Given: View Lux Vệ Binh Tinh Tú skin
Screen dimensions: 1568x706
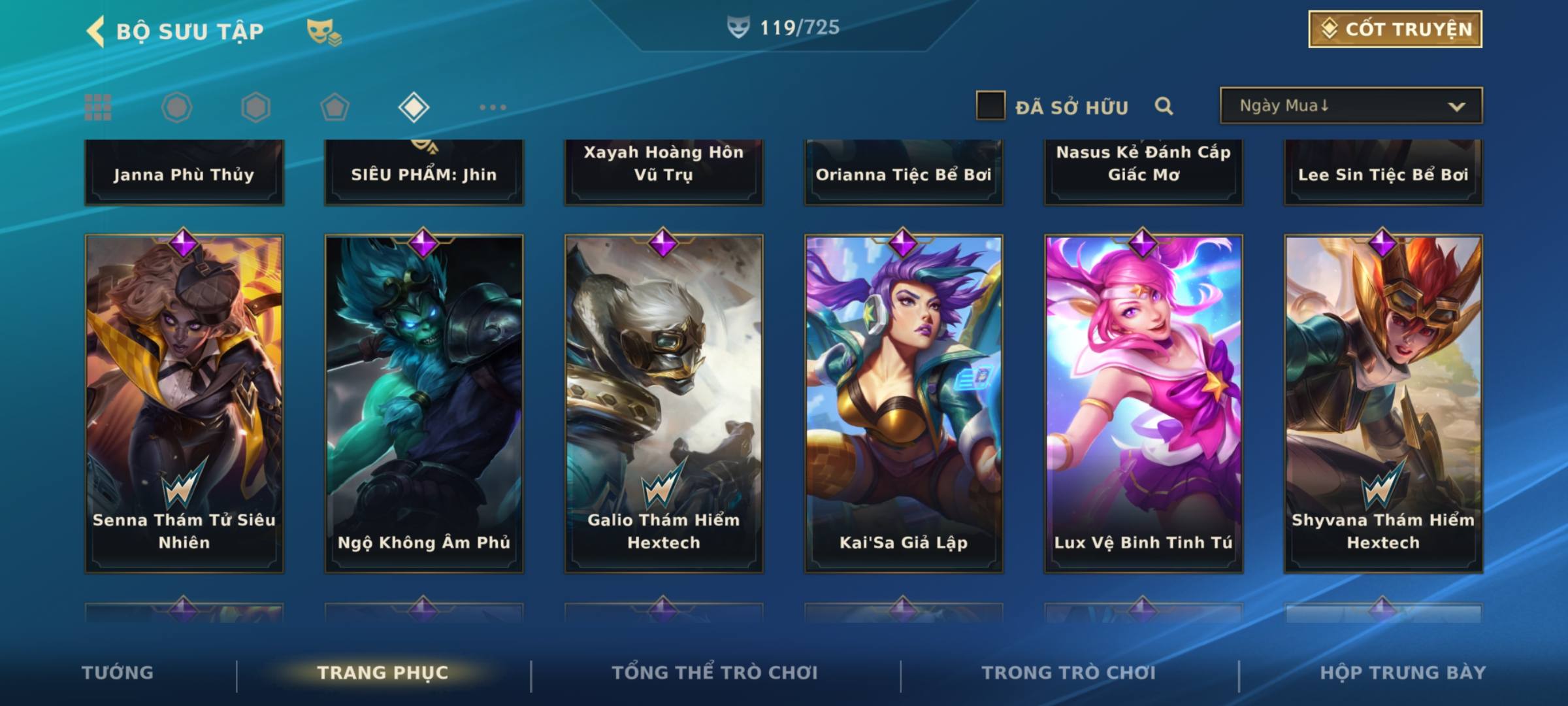Looking at the screenshot, I should tap(1143, 403).
